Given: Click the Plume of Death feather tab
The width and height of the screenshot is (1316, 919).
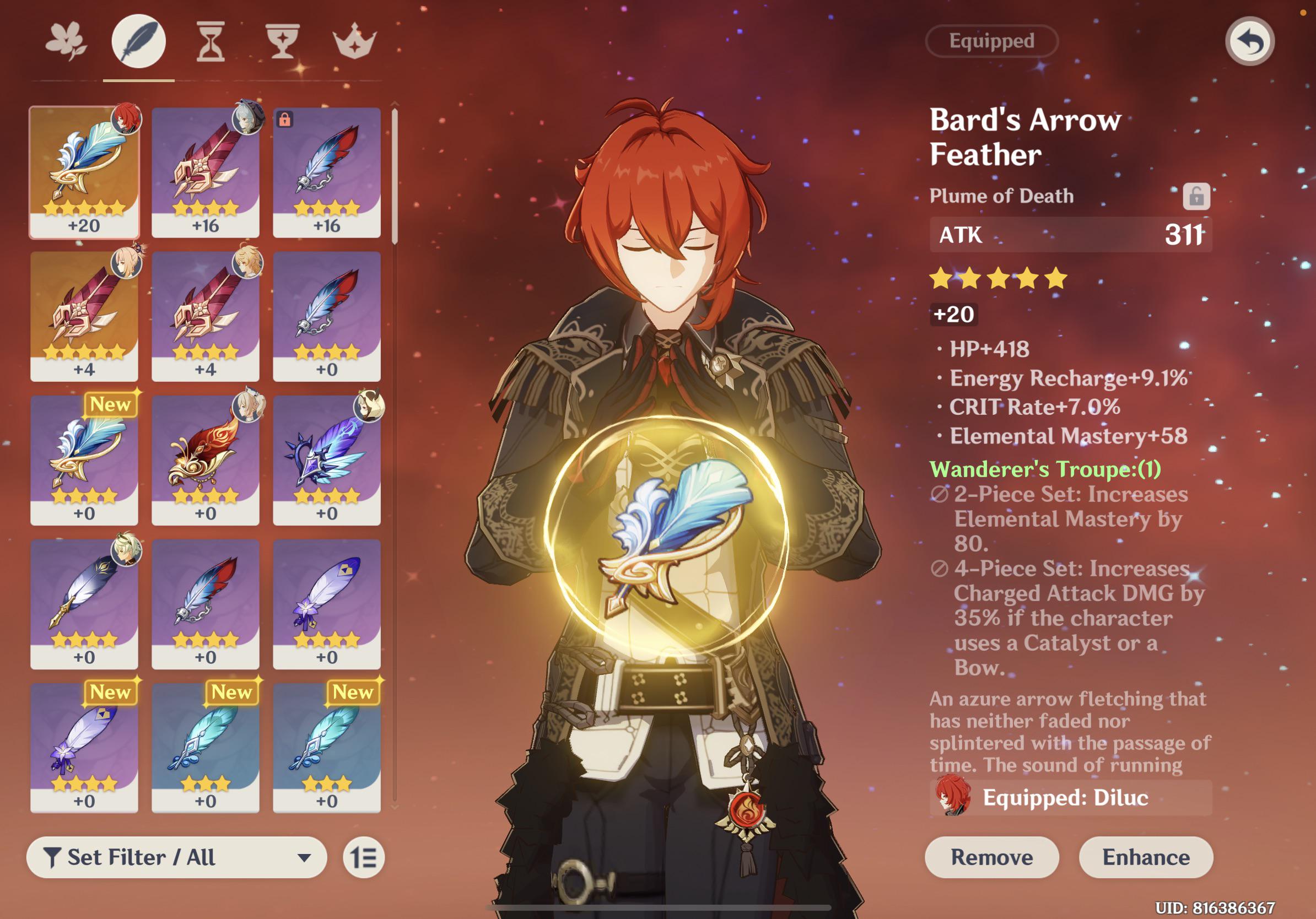Looking at the screenshot, I should point(139,41).
